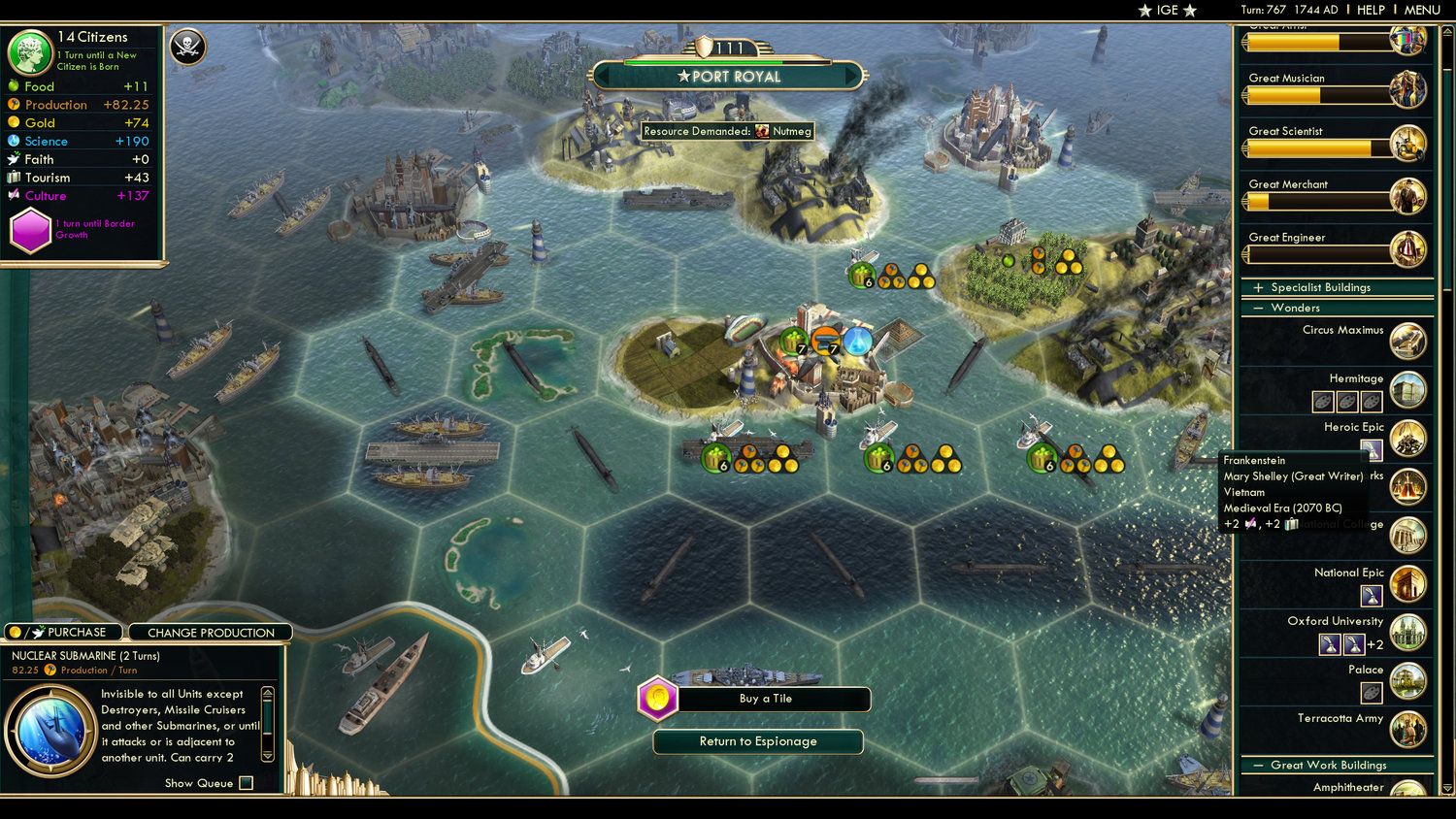Click the Culture yield icon
1456x819 pixels.
[x=13, y=195]
